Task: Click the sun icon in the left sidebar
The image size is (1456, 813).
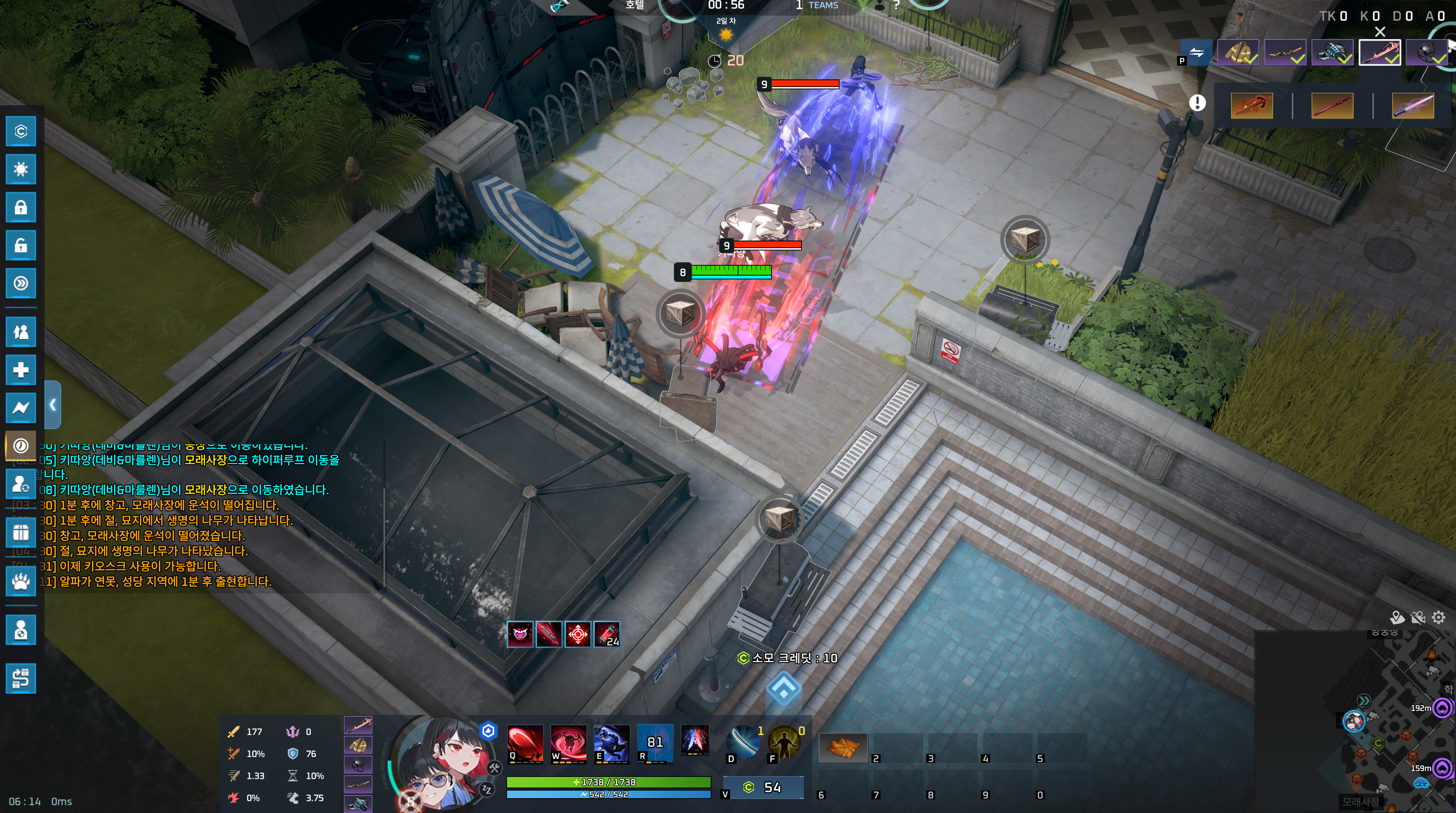Action: [x=21, y=169]
